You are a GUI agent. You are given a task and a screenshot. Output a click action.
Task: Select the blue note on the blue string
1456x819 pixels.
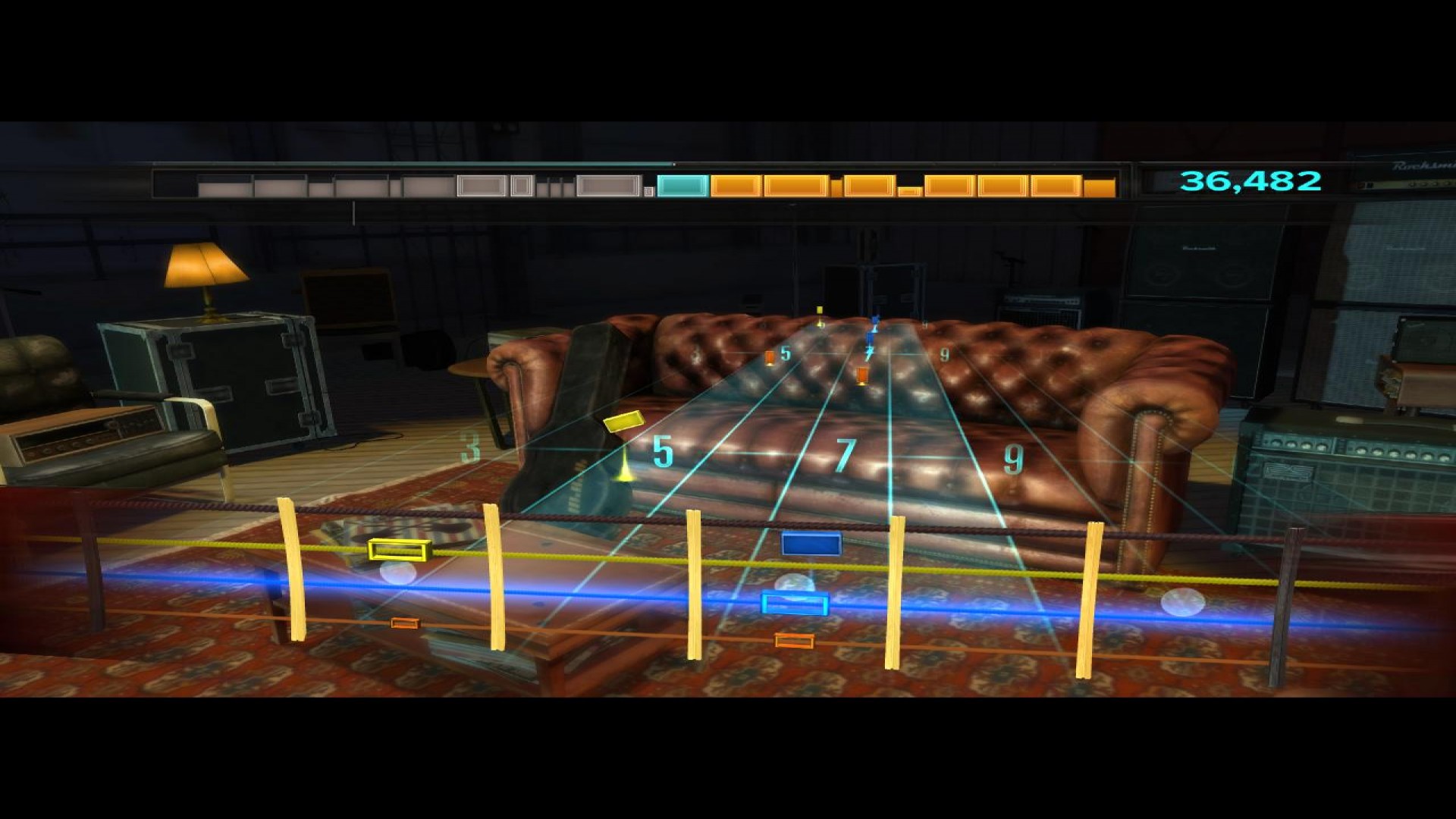[x=793, y=601]
